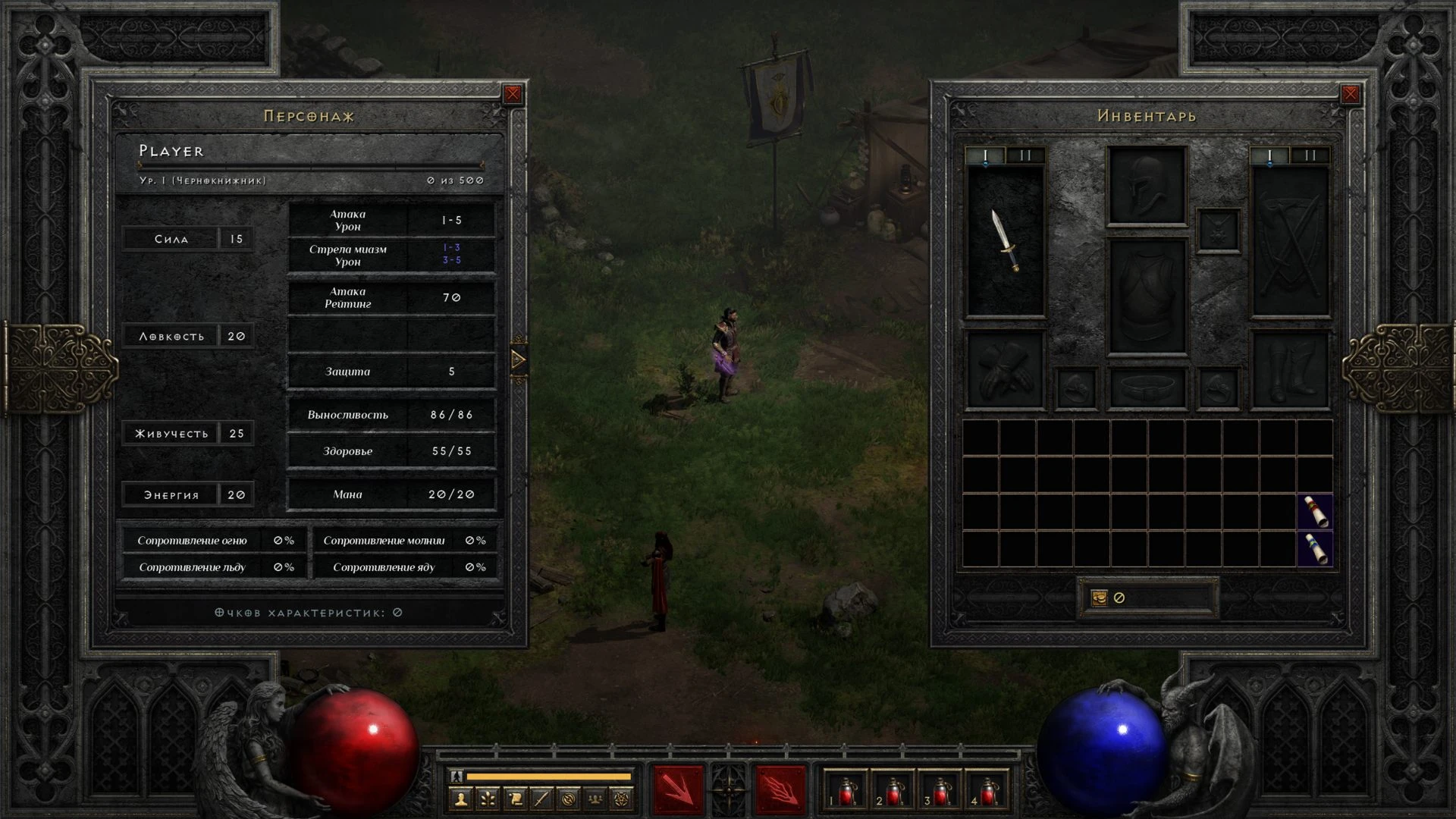The height and width of the screenshot is (819, 1456).
Task: Open the quest log scroll icon
Action: click(x=515, y=799)
